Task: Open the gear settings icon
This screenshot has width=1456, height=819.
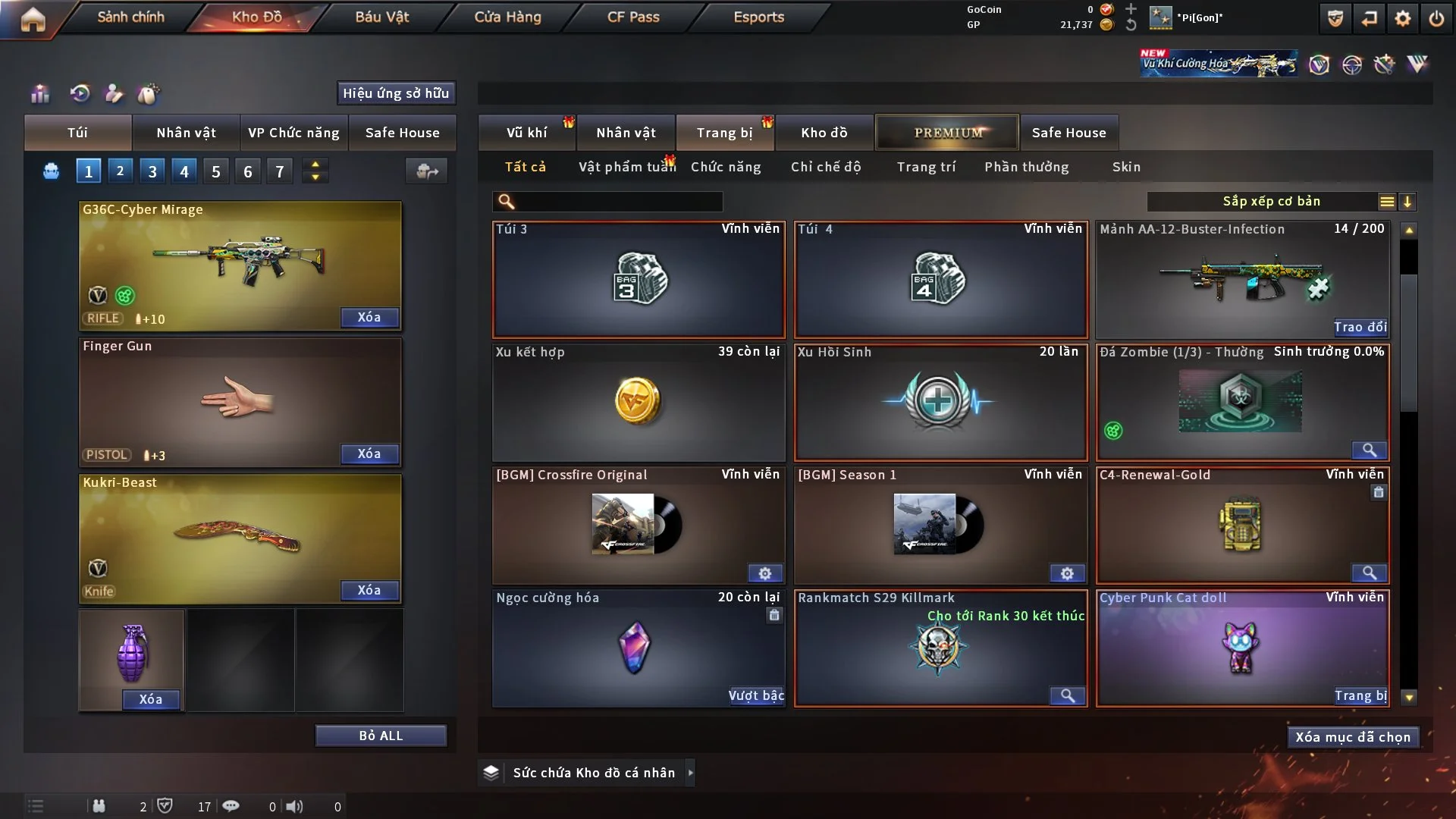Action: tap(1403, 18)
